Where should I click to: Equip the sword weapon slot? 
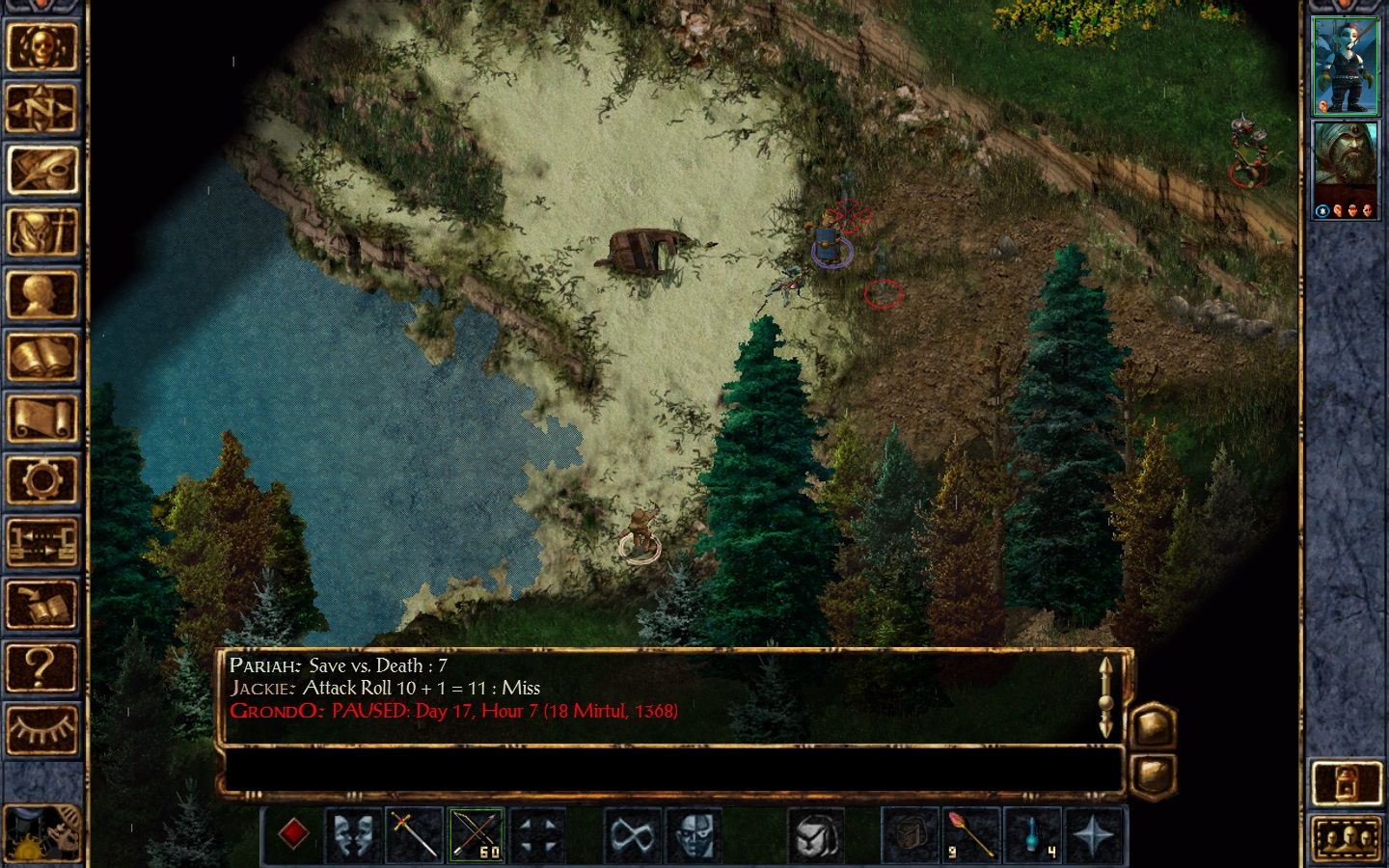tap(414, 834)
